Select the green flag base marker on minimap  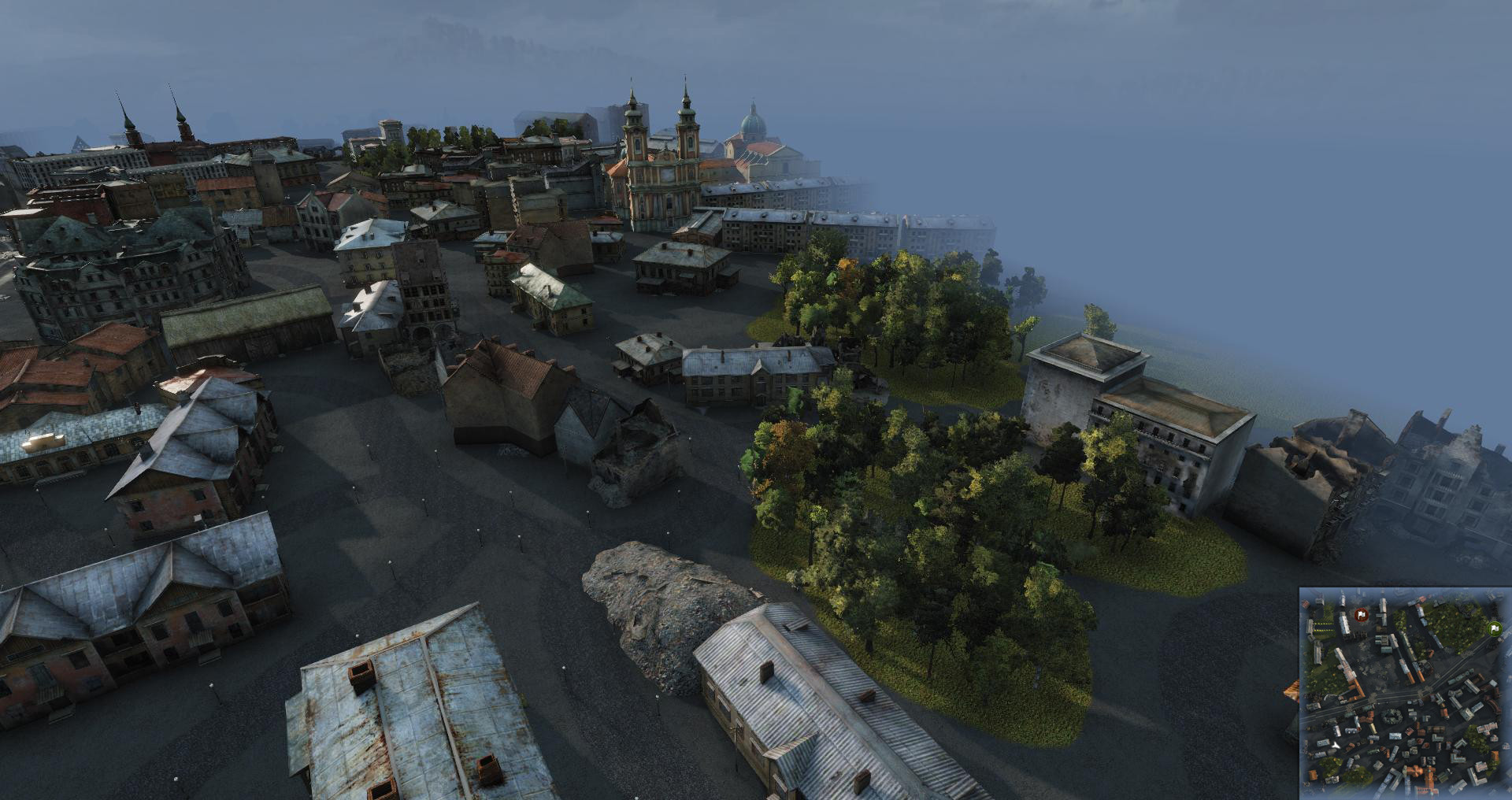click(x=1493, y=628)
